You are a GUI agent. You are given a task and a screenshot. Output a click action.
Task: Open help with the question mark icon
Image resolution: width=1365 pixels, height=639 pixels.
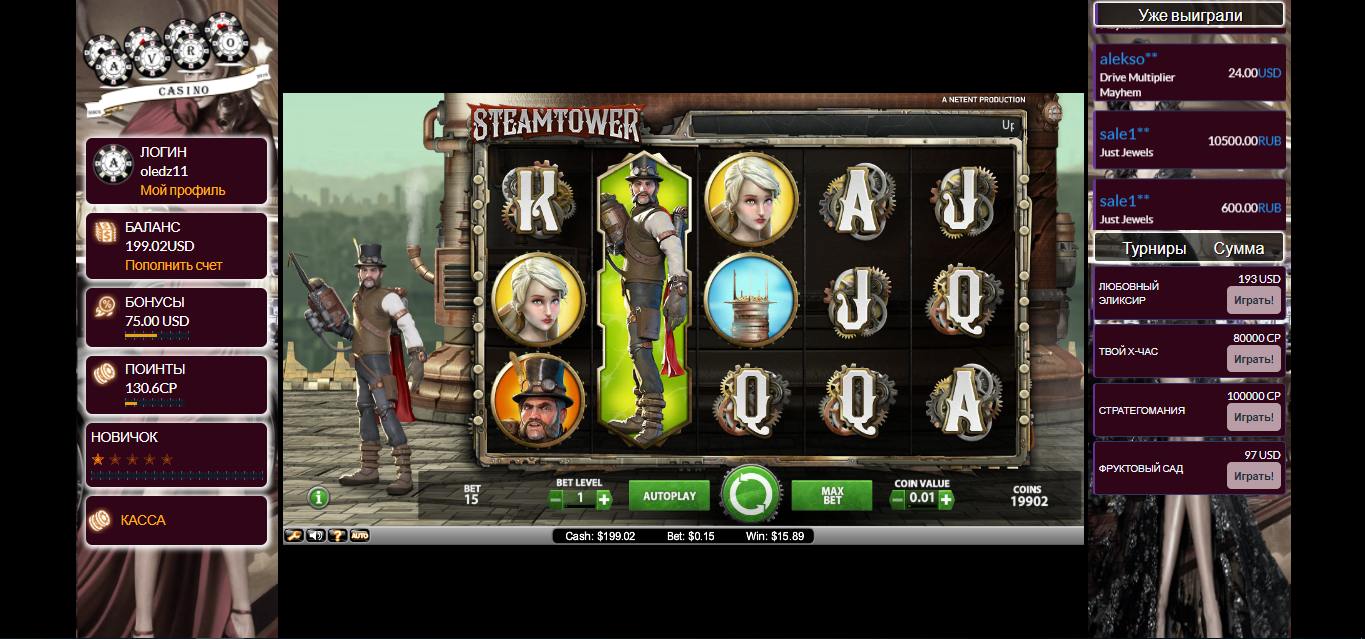(x=338, y=536)
